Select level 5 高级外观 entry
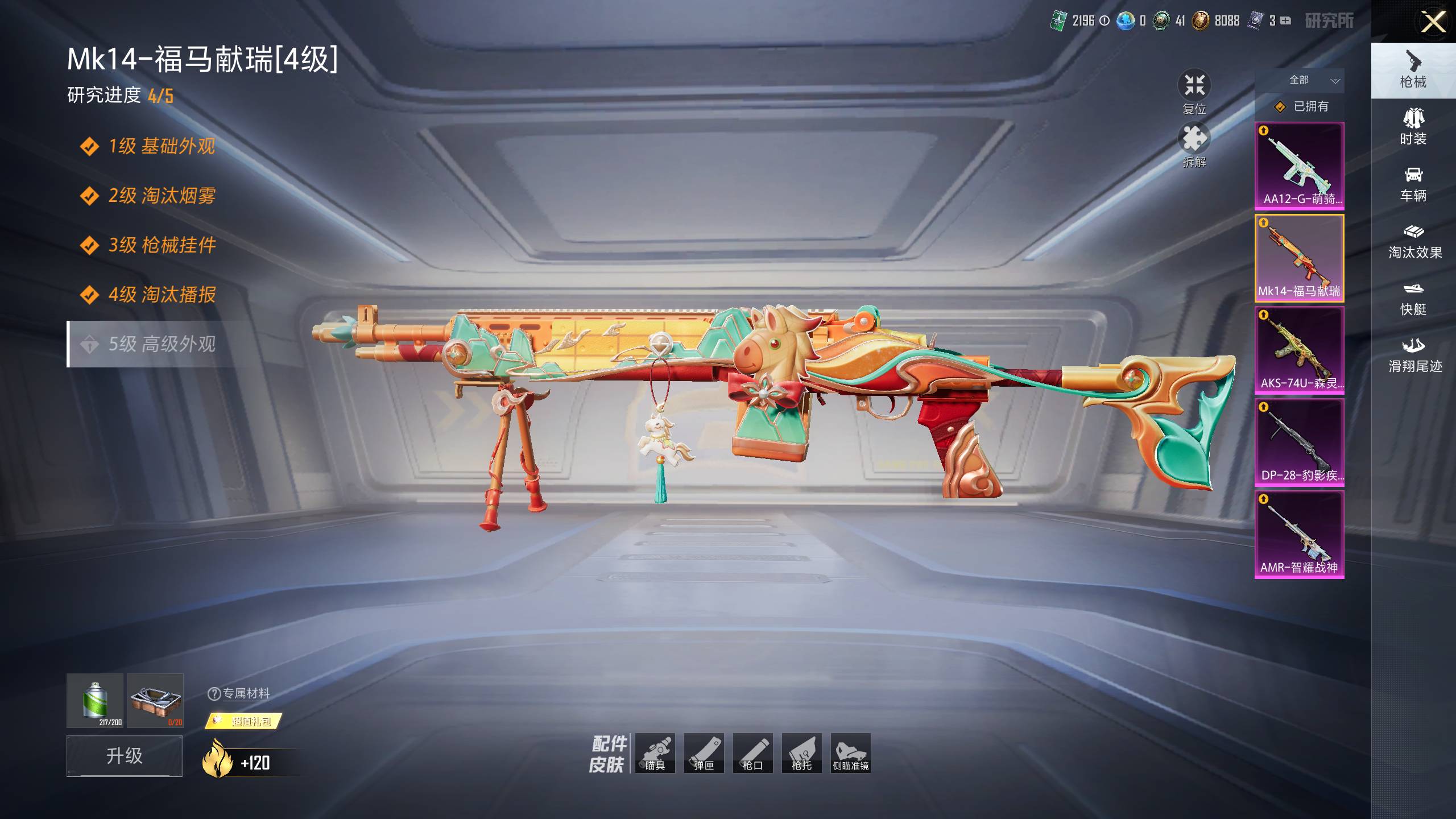Screen dimensions: 1456x819 click(162, 344)
